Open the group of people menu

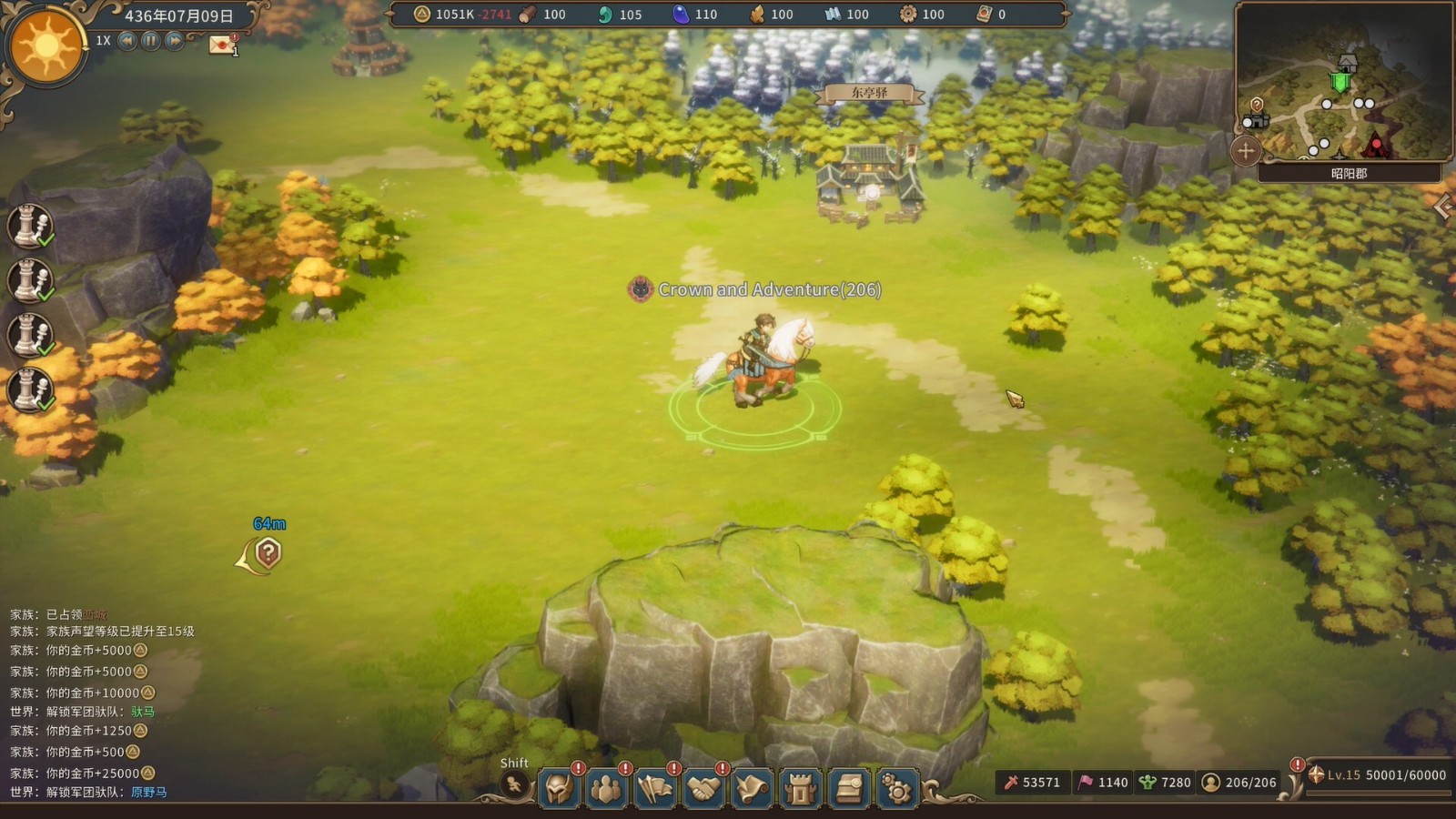click(606, 788)
